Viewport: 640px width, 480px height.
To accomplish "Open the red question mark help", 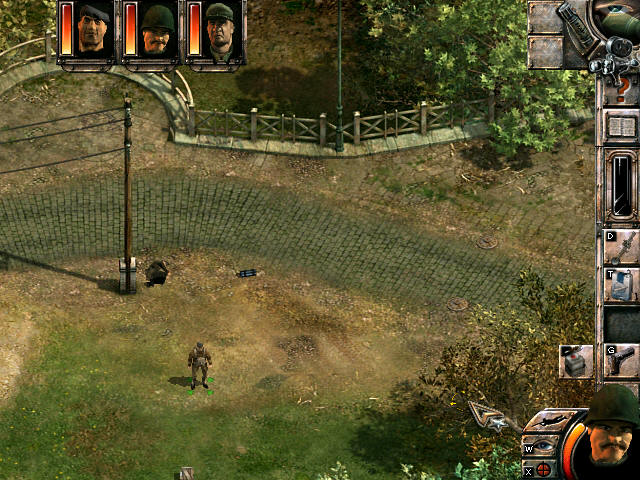I will pos(622,91).
